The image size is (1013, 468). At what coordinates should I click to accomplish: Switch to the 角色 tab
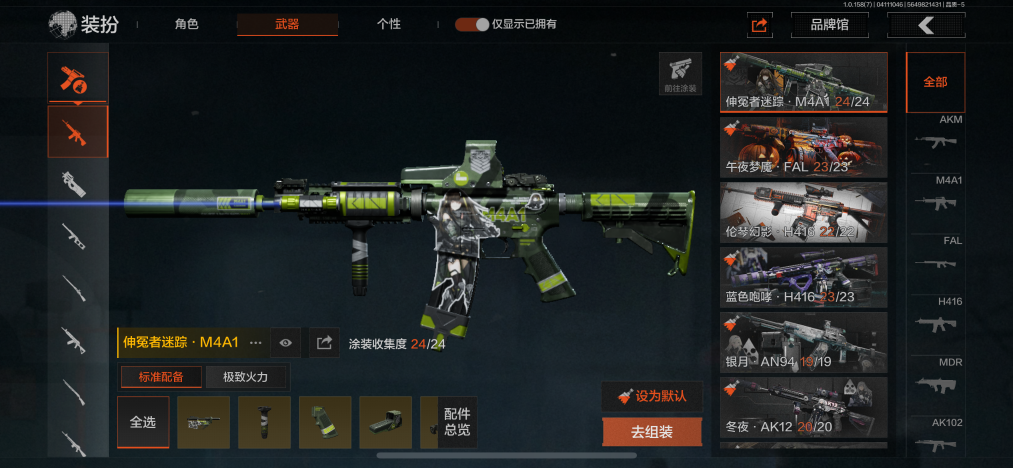tap(187, 24)
